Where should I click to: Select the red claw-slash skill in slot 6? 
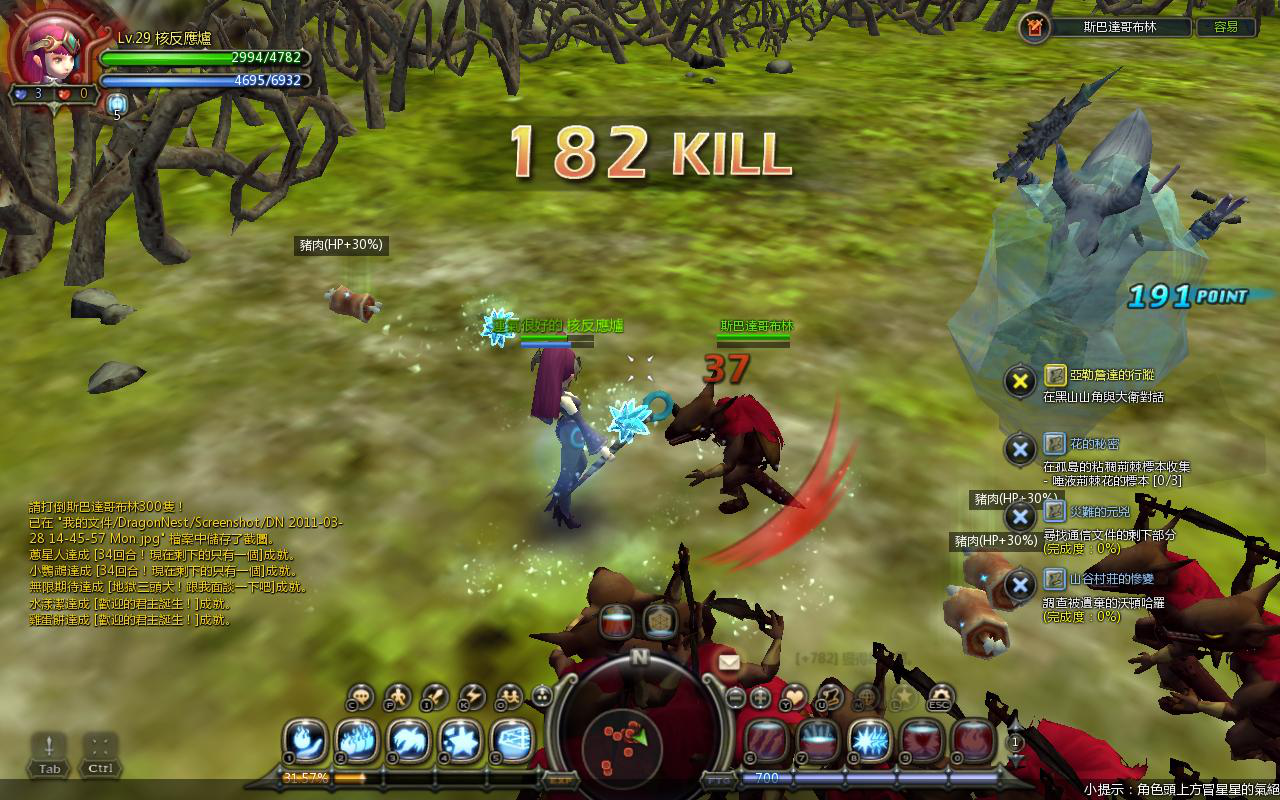coord(766,741)
